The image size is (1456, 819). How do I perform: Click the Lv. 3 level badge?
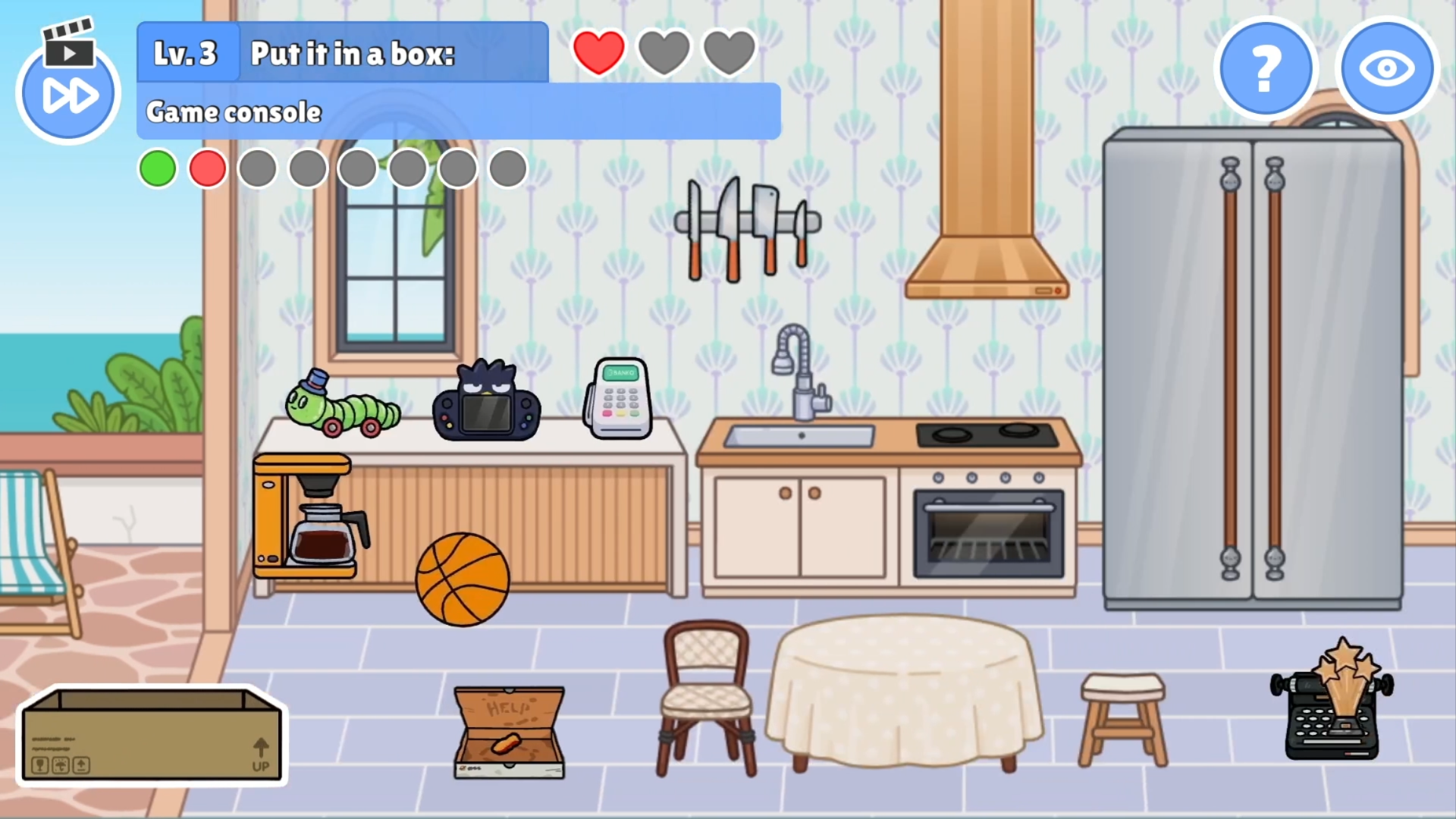point(187,52)
